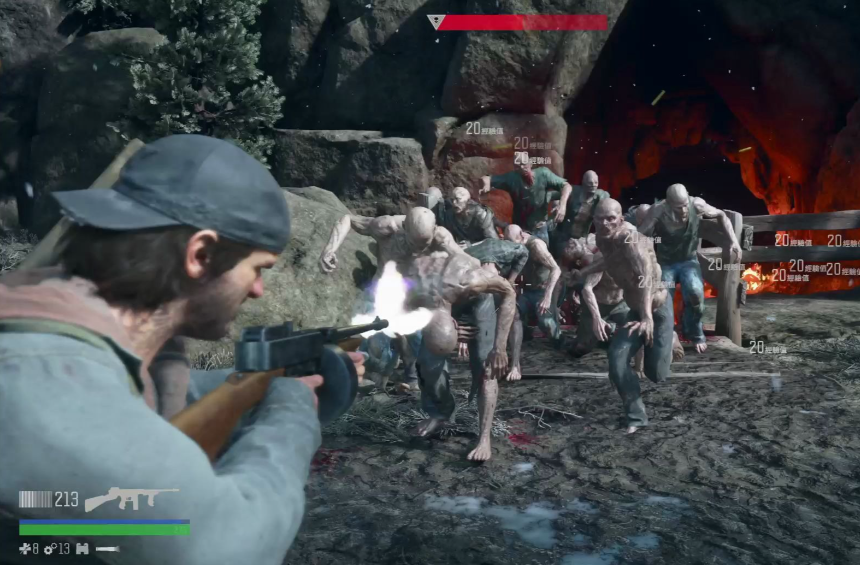Click the medkit cross icon
860x565 pixels.
pos(24,548)
